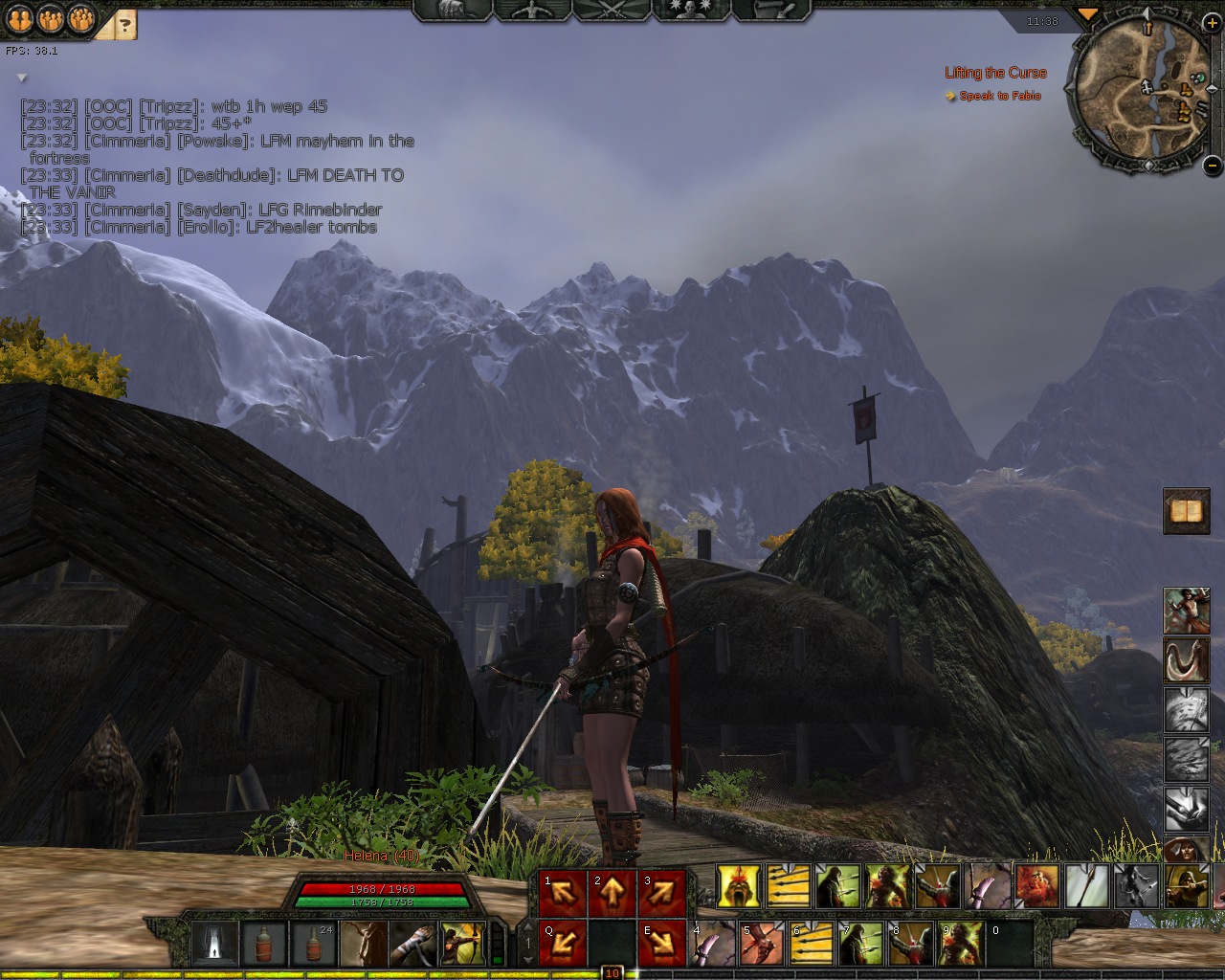Select the glowing doorway icon in bottom bar
1225x980 pixels.
pos(214,944)
